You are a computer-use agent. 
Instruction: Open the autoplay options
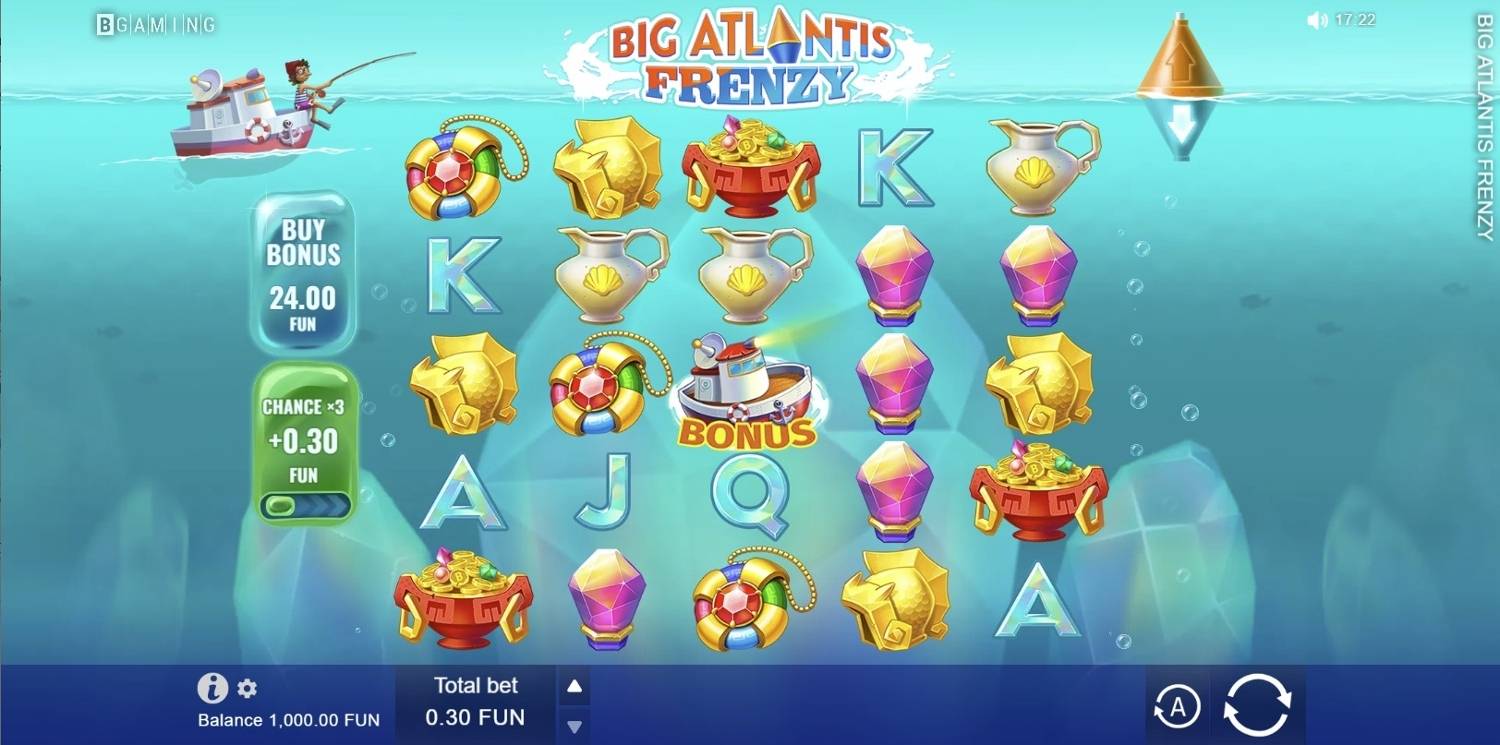(1177, 707)
